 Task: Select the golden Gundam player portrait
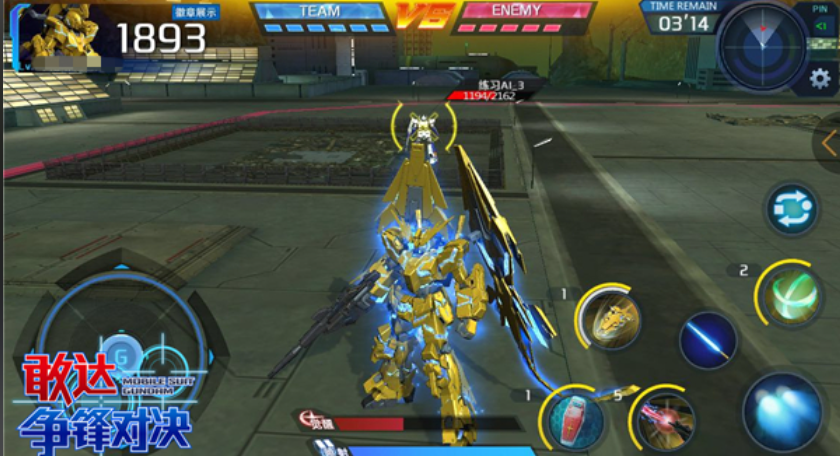tap(62, 34)
